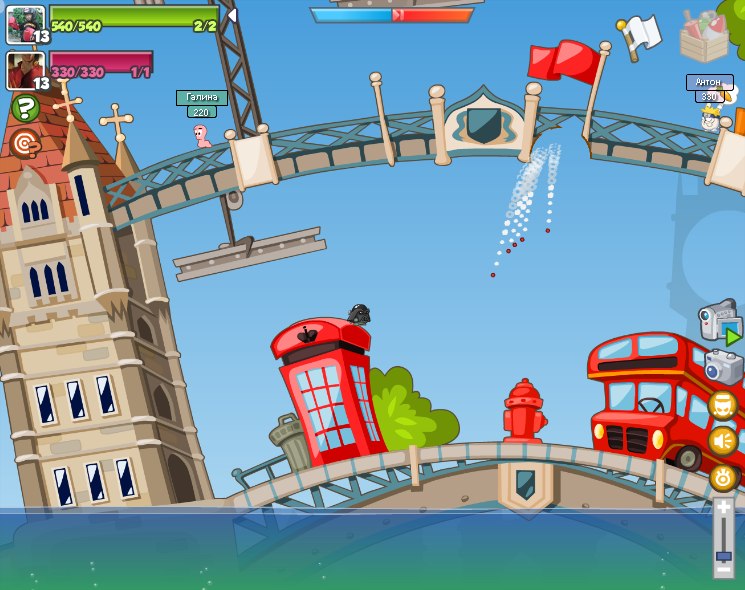Click the blue zoom slider handle

coord(723,555)
